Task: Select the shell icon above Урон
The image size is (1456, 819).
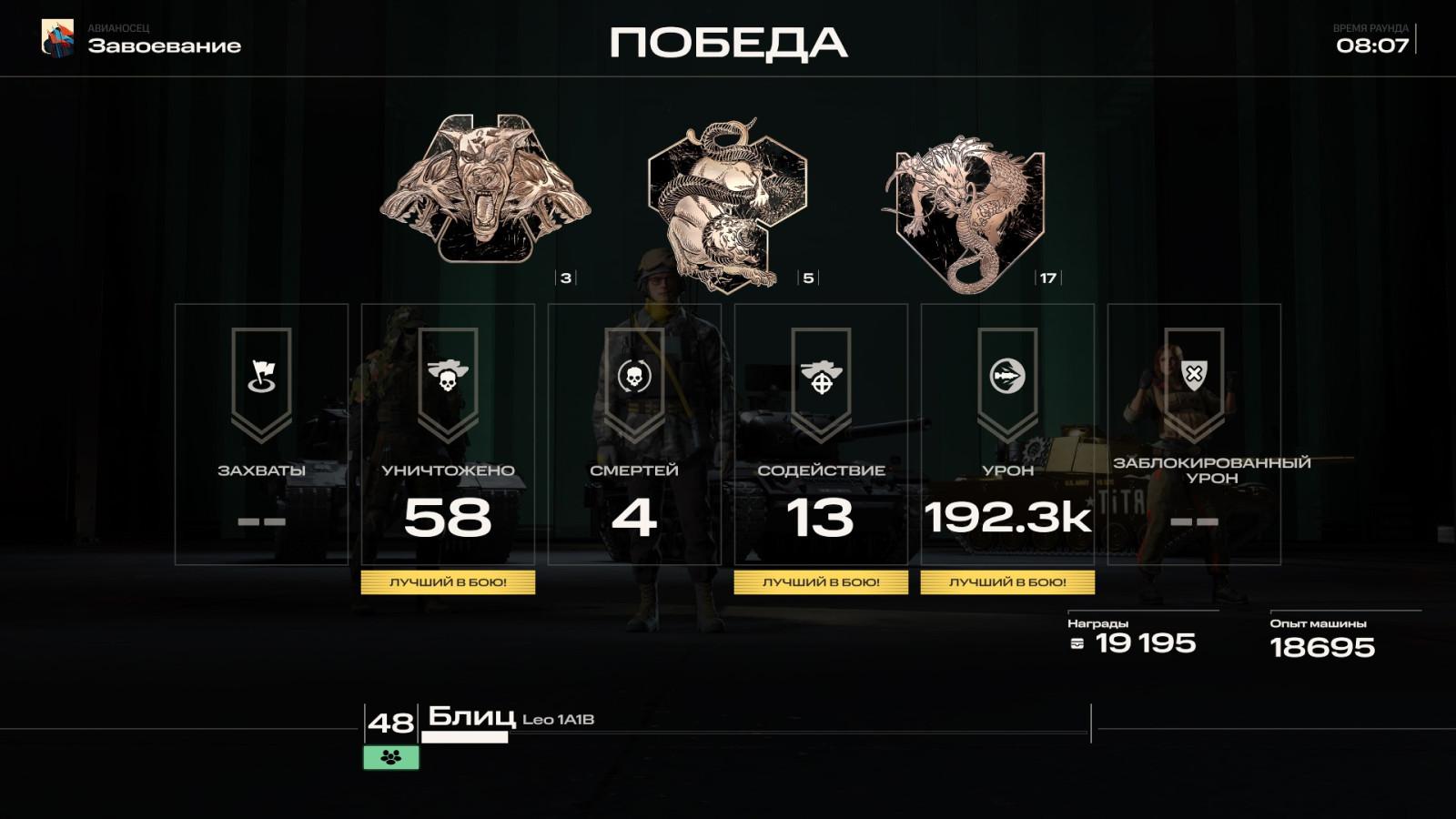Action: pyautogui.click(x=1006, y=377)
